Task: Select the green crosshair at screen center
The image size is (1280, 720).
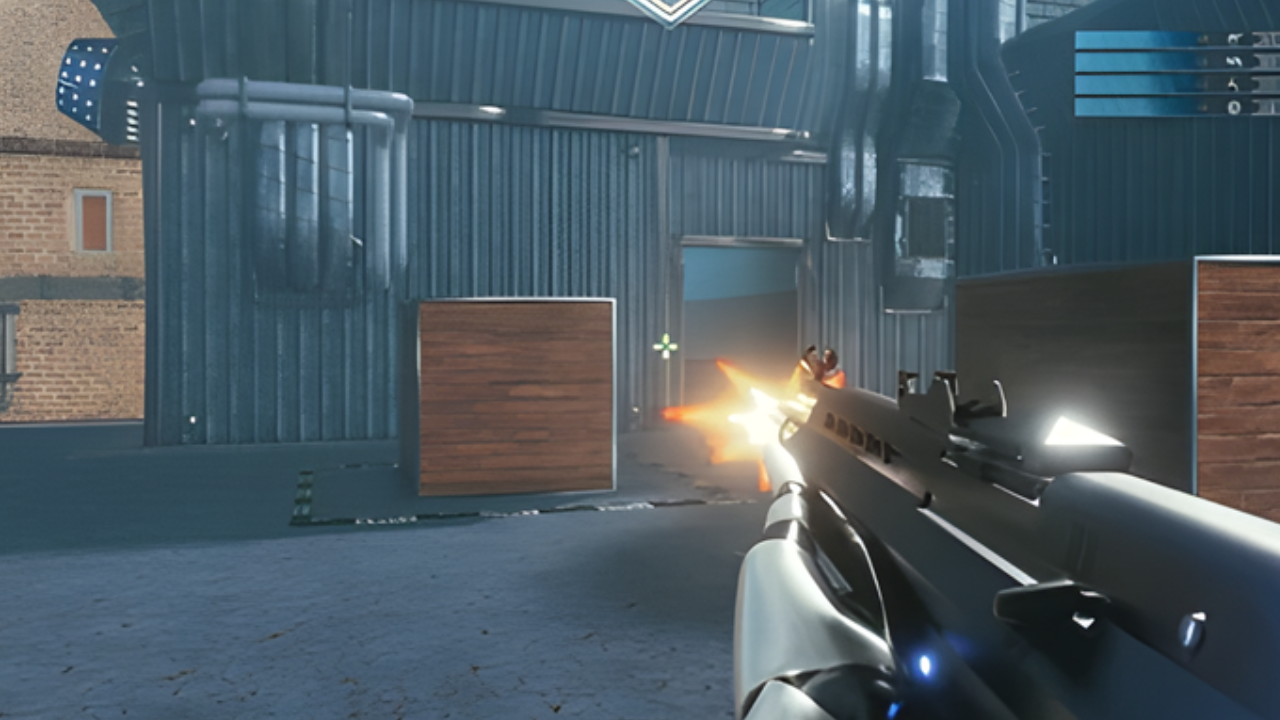Action: [665, 345]
